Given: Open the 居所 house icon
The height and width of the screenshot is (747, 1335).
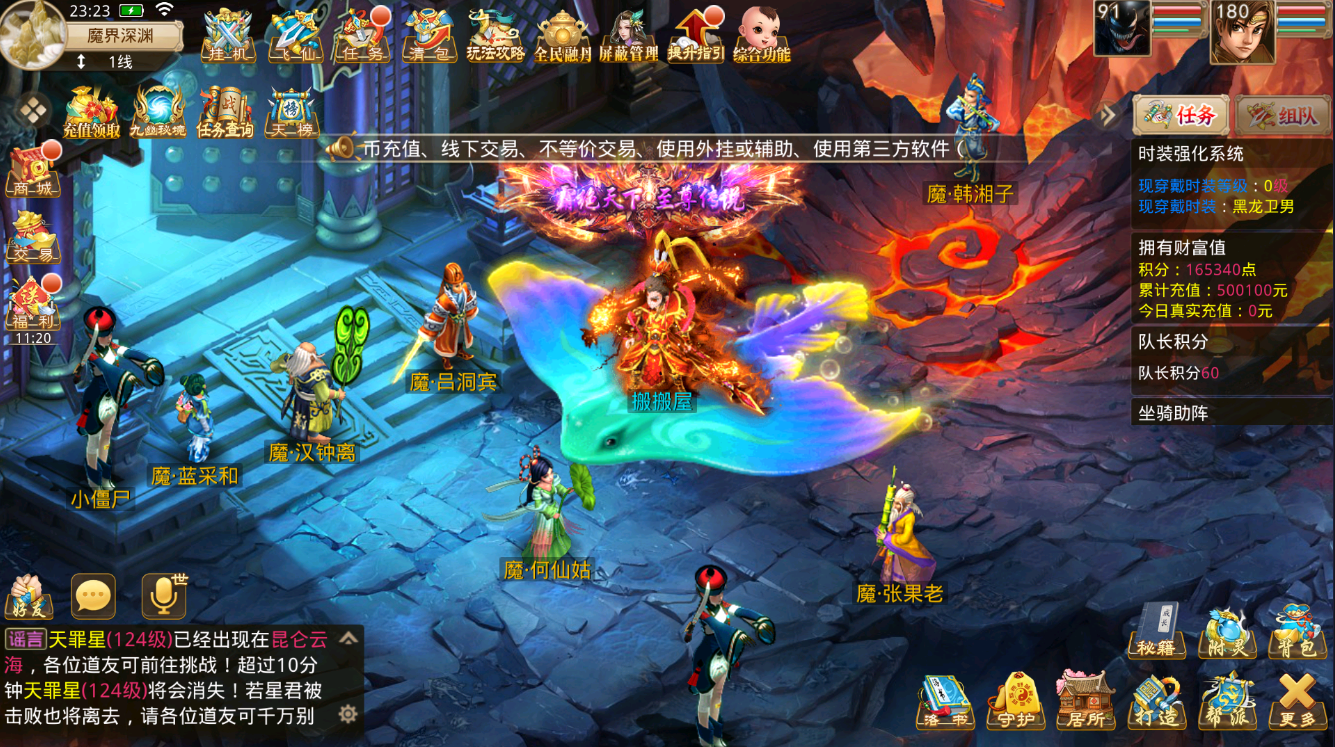Looking at the screenshot, I should point(1086,699).
